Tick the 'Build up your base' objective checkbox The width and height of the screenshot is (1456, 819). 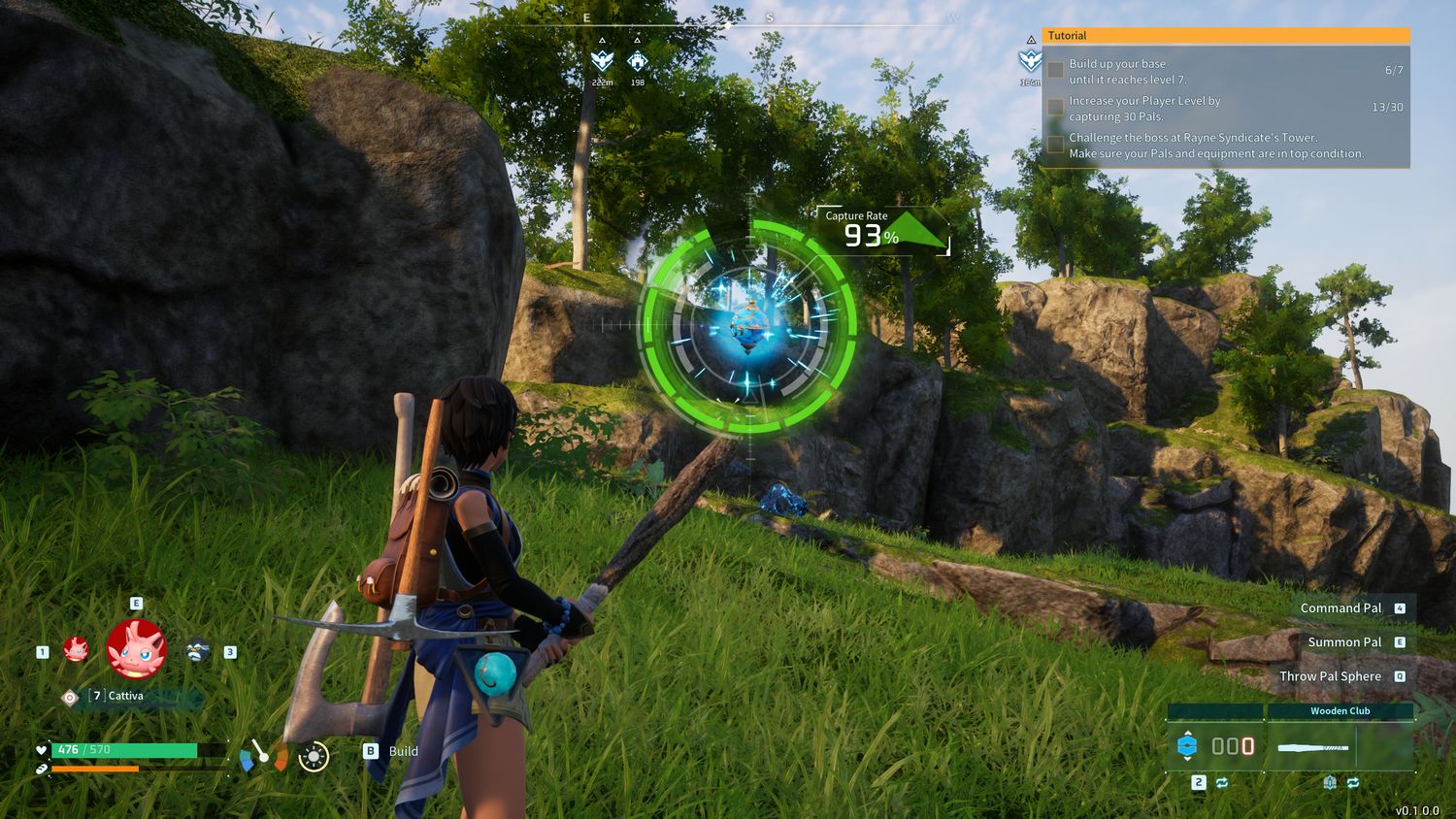1055,70
